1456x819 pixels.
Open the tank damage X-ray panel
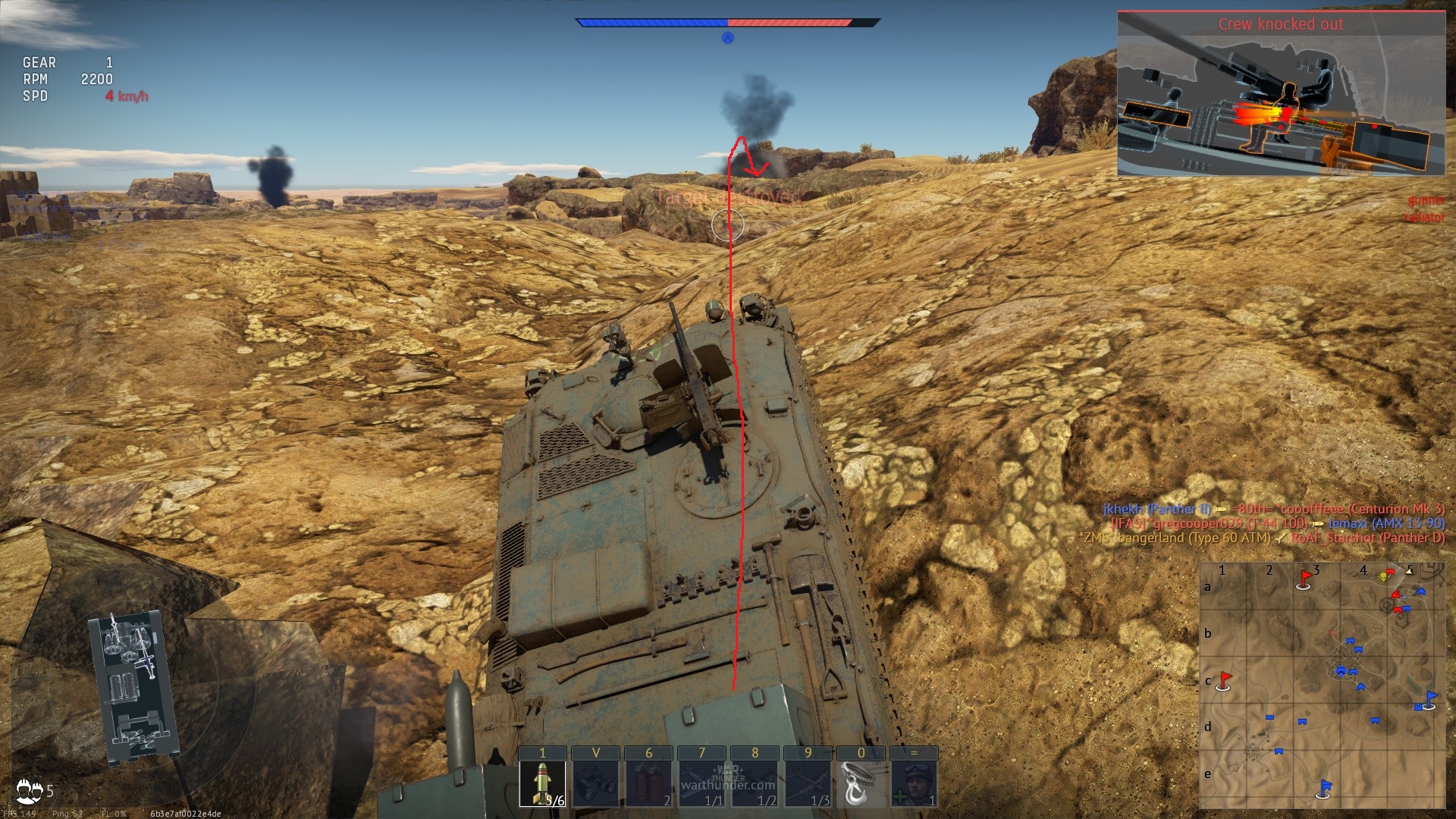tap(133, 686)
